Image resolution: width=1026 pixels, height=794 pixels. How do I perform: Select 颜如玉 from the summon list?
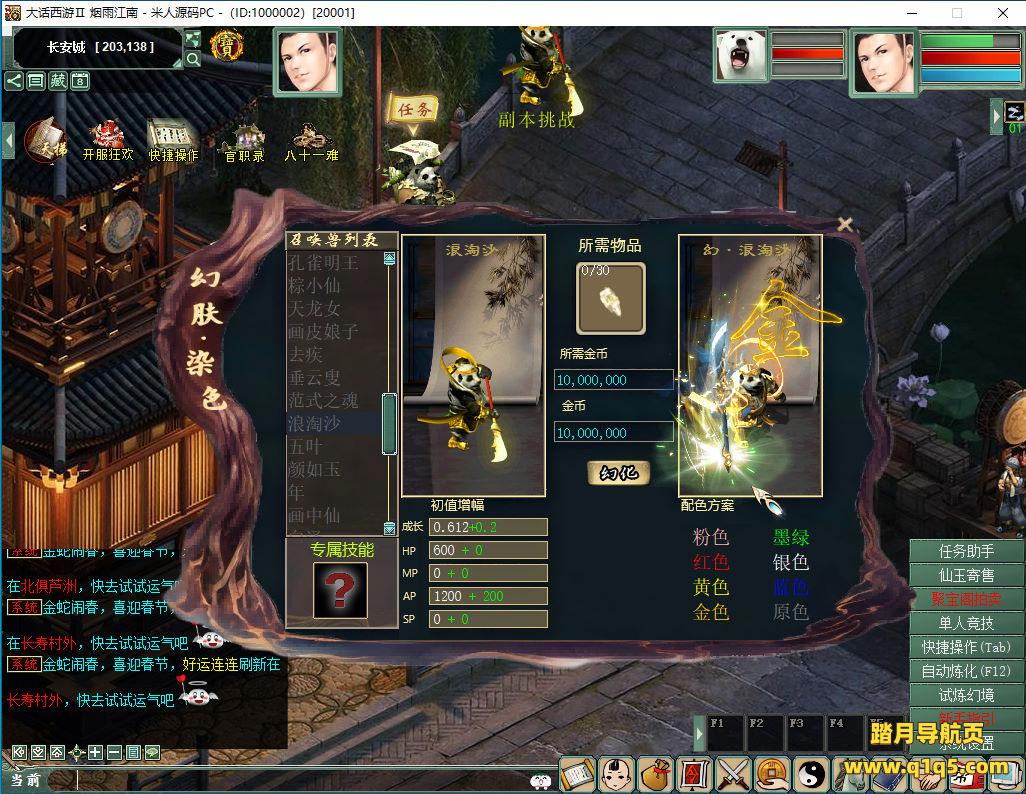(x=314, y=469)
